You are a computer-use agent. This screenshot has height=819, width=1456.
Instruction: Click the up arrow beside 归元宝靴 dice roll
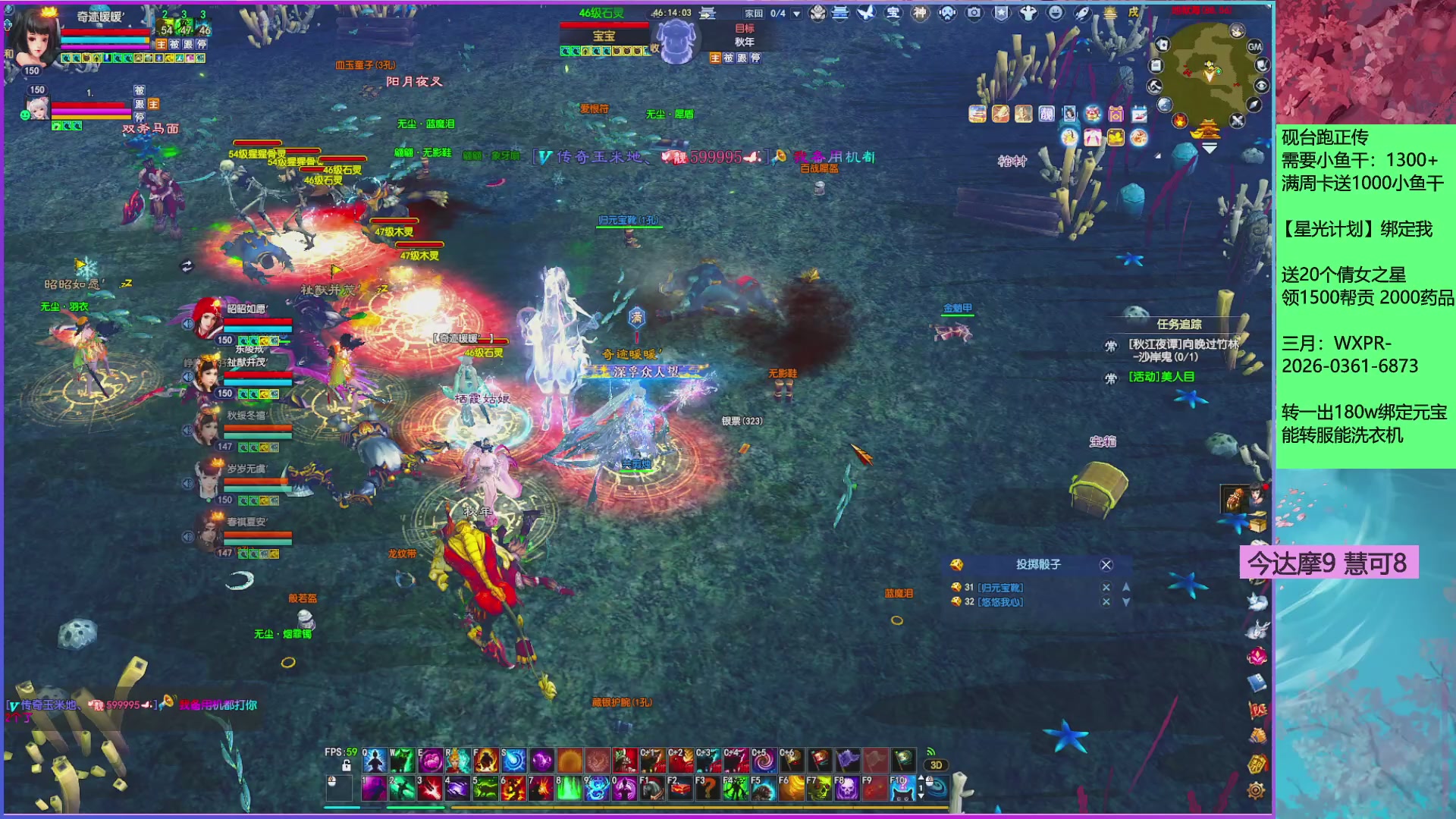(x=1125, y=589)
